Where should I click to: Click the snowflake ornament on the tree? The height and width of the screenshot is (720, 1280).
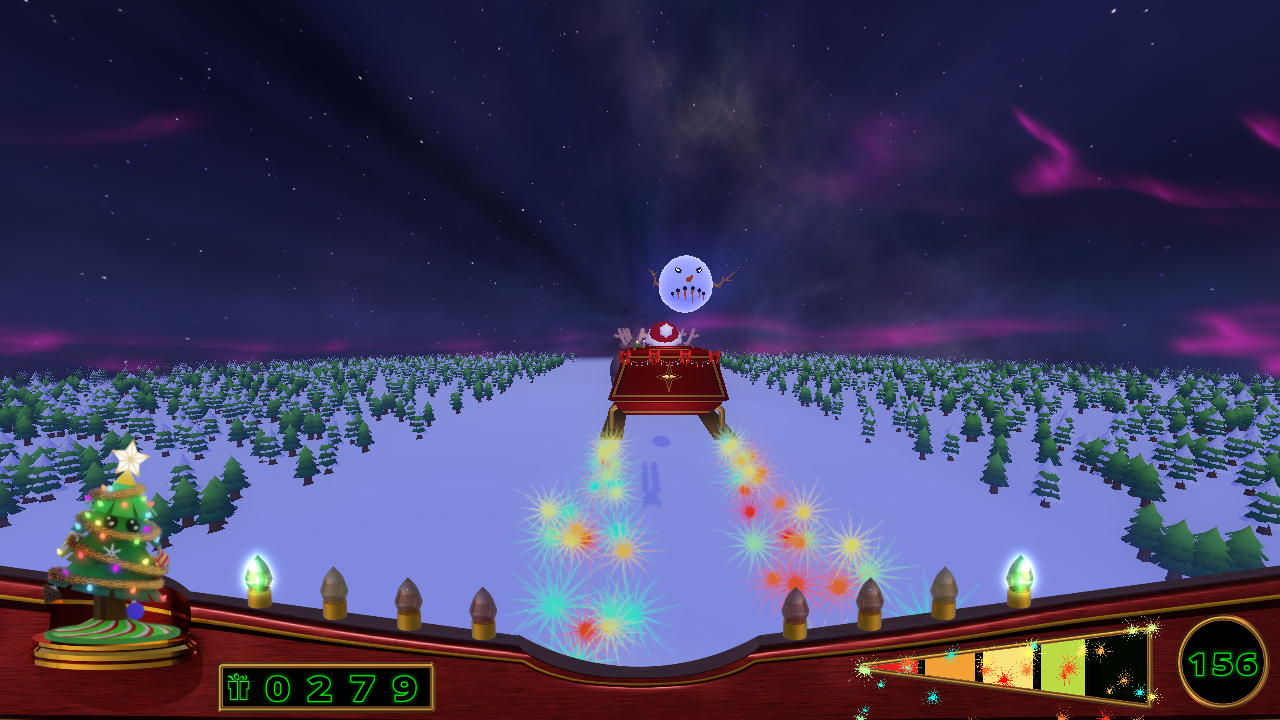(111, 551)
